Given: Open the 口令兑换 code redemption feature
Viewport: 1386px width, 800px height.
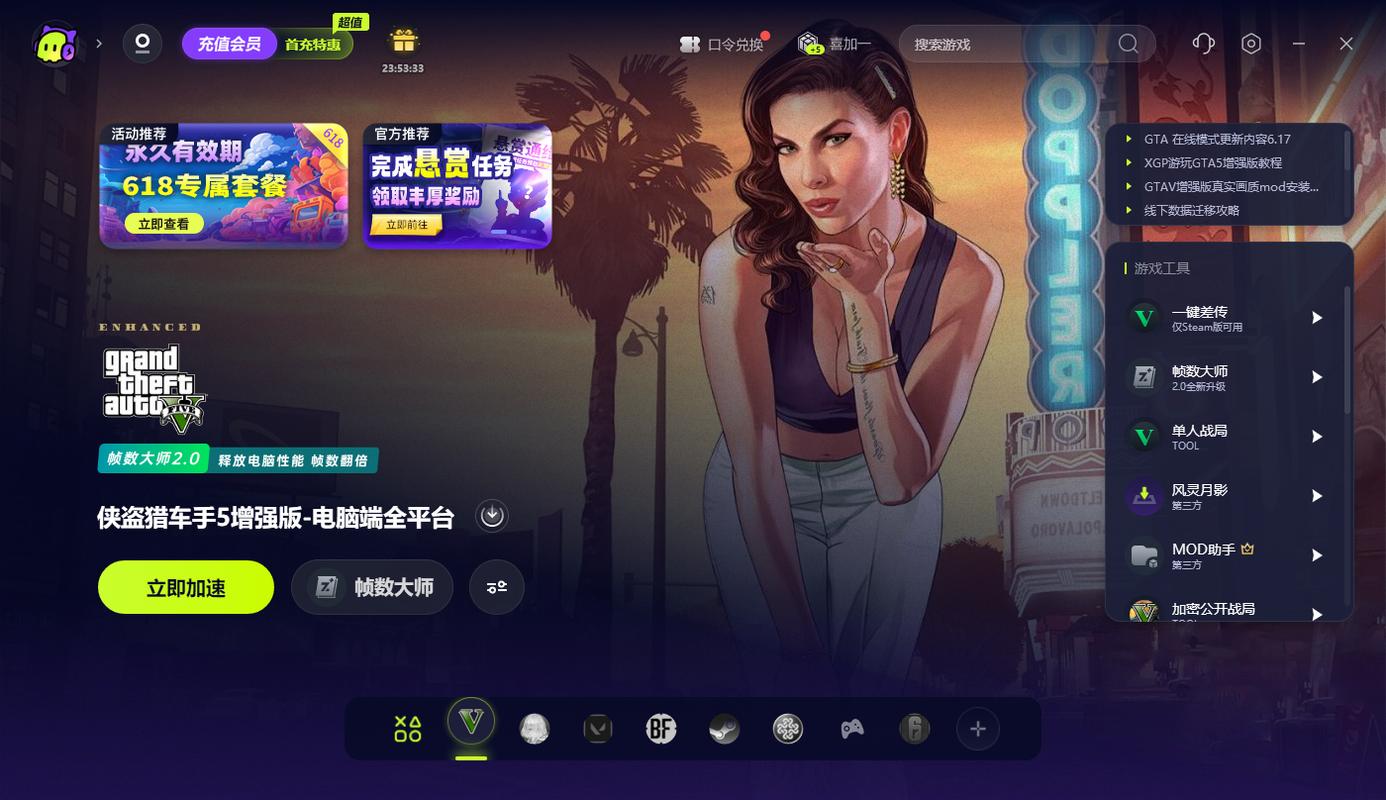Looking at the screenshot, I should click(x=723, y=44).
